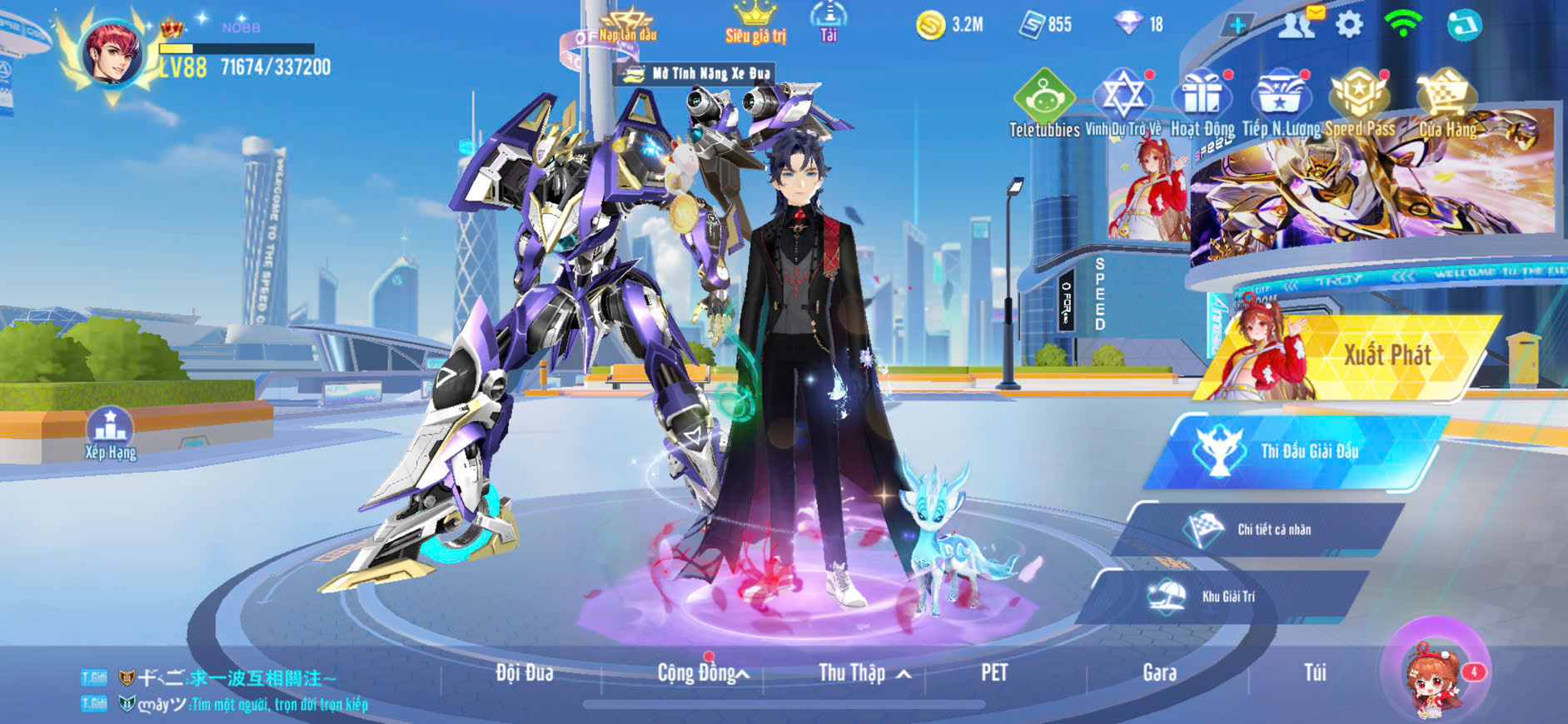The image size is (1568, 724).
Task: Expand the Cộng Đồng menu
Action: [x=702, y=672]
